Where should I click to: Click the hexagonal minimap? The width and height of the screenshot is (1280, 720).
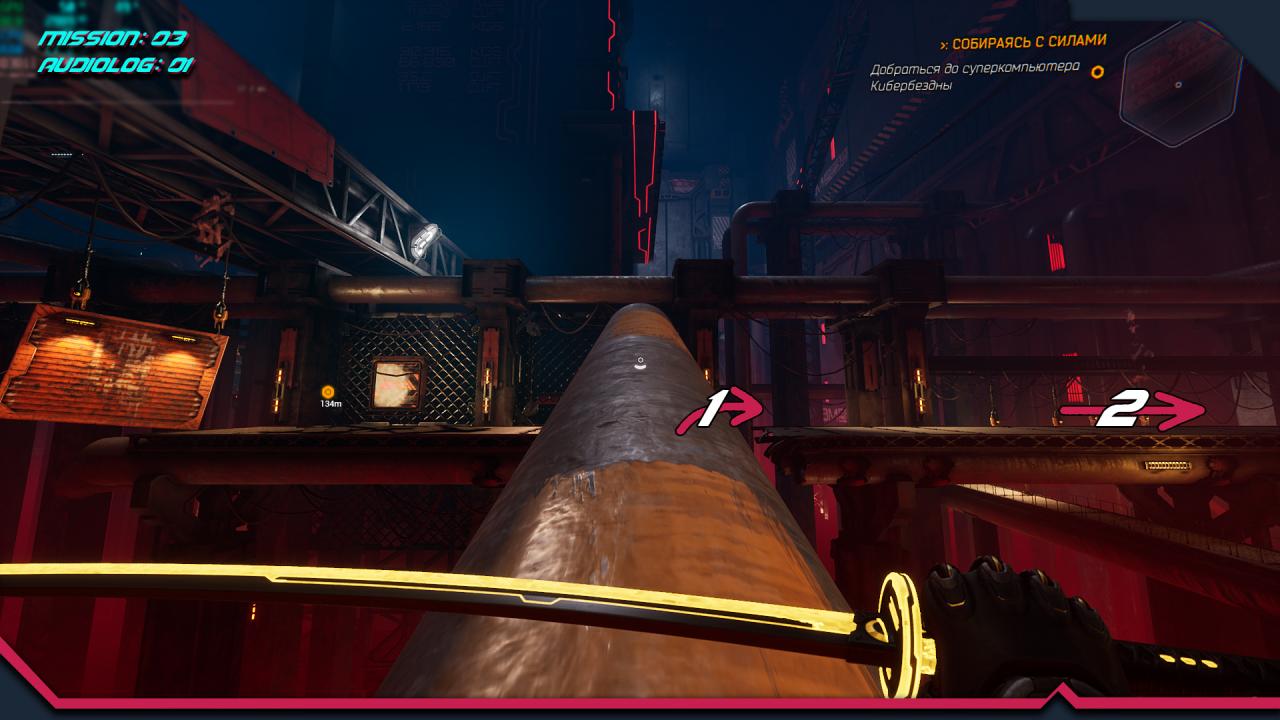[x=1179, y=84]
